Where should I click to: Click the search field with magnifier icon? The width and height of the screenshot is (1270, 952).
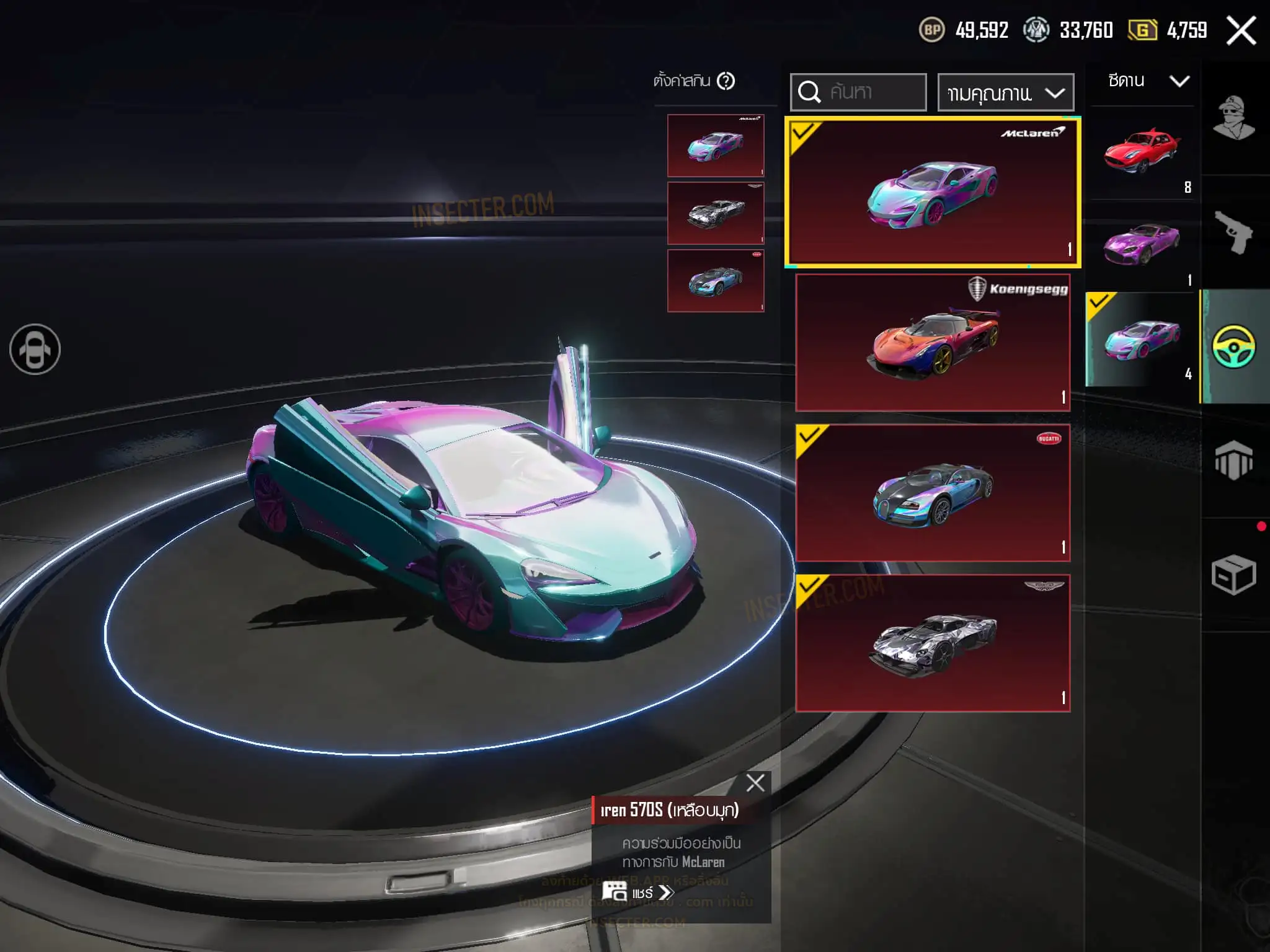858,92
